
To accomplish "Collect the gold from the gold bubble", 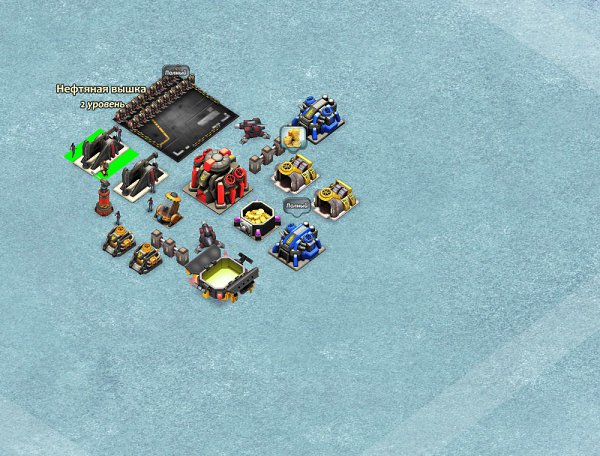I will (293, 137).
